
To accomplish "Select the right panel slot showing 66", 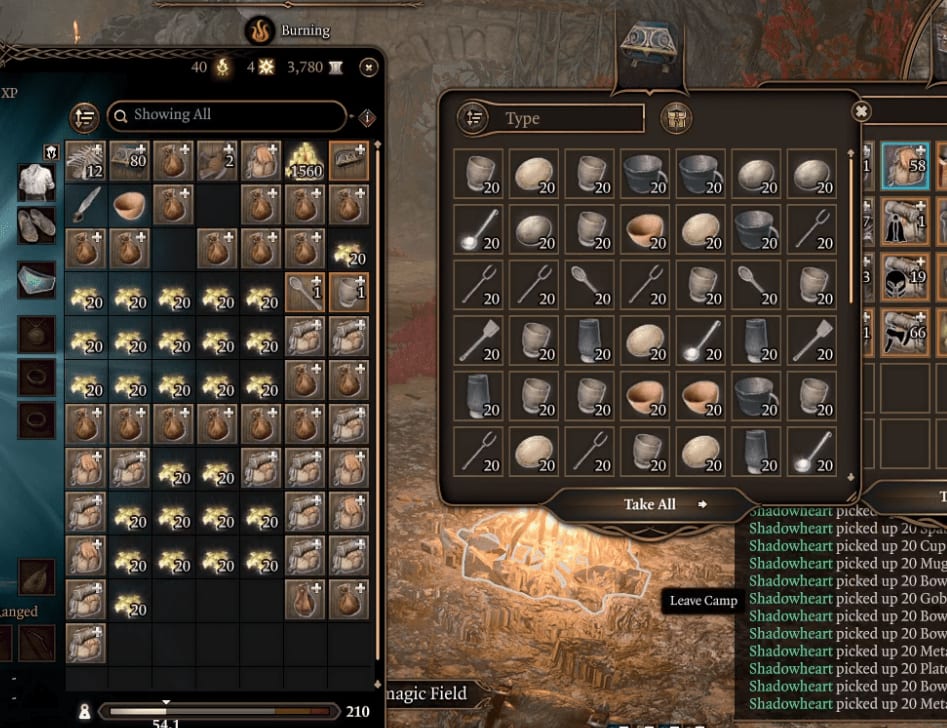I will pyautogui.click(x=905, y=332).
